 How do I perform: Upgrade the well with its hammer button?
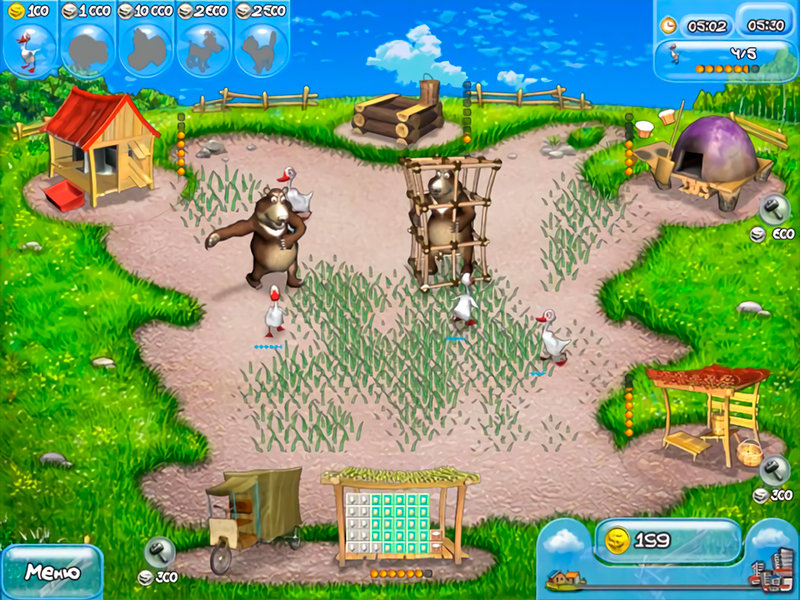coord(774,470)
